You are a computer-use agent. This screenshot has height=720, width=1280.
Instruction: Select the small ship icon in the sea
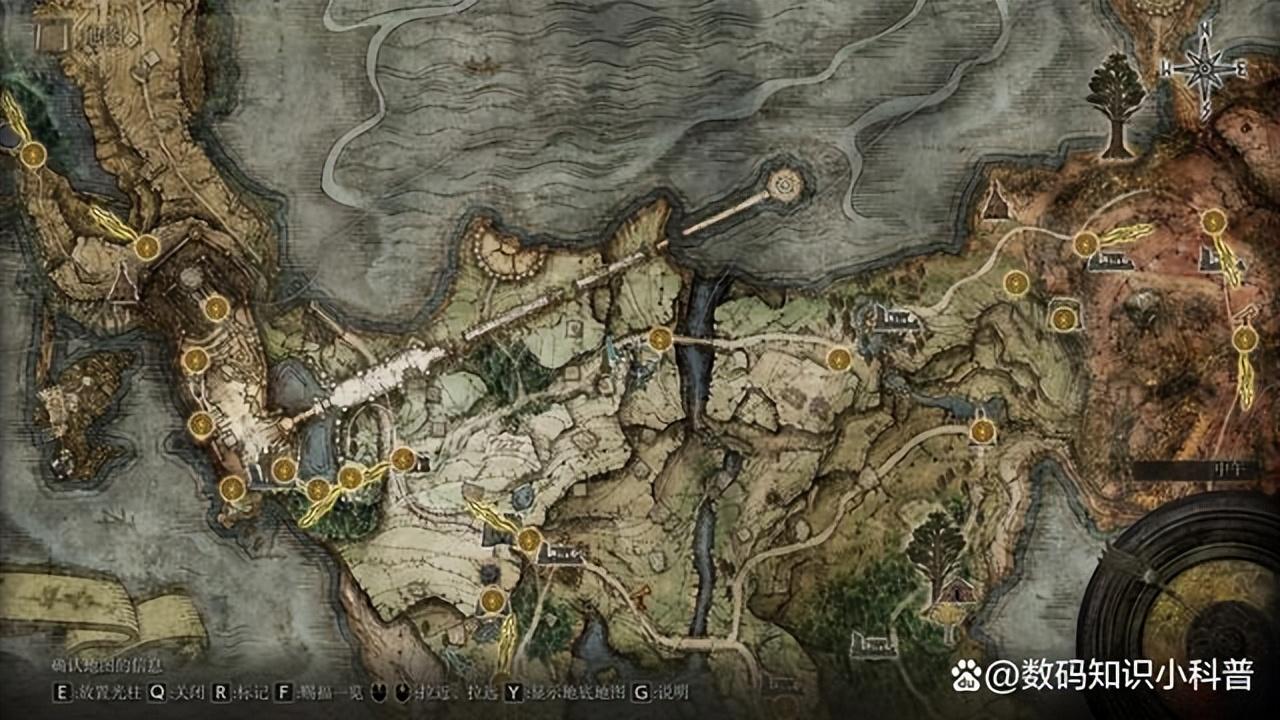click(478, 65)
